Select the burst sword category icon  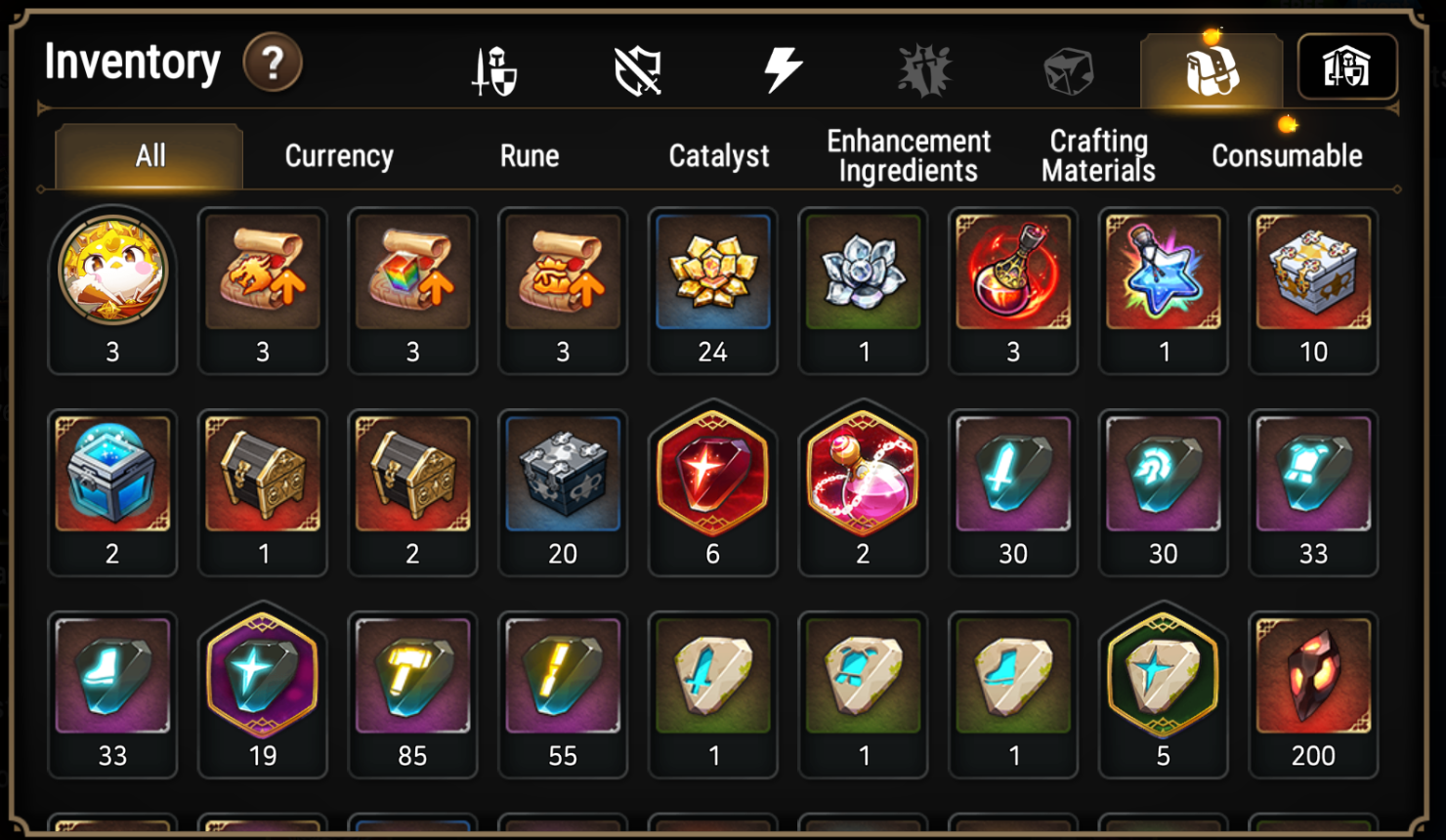[923, 66]
